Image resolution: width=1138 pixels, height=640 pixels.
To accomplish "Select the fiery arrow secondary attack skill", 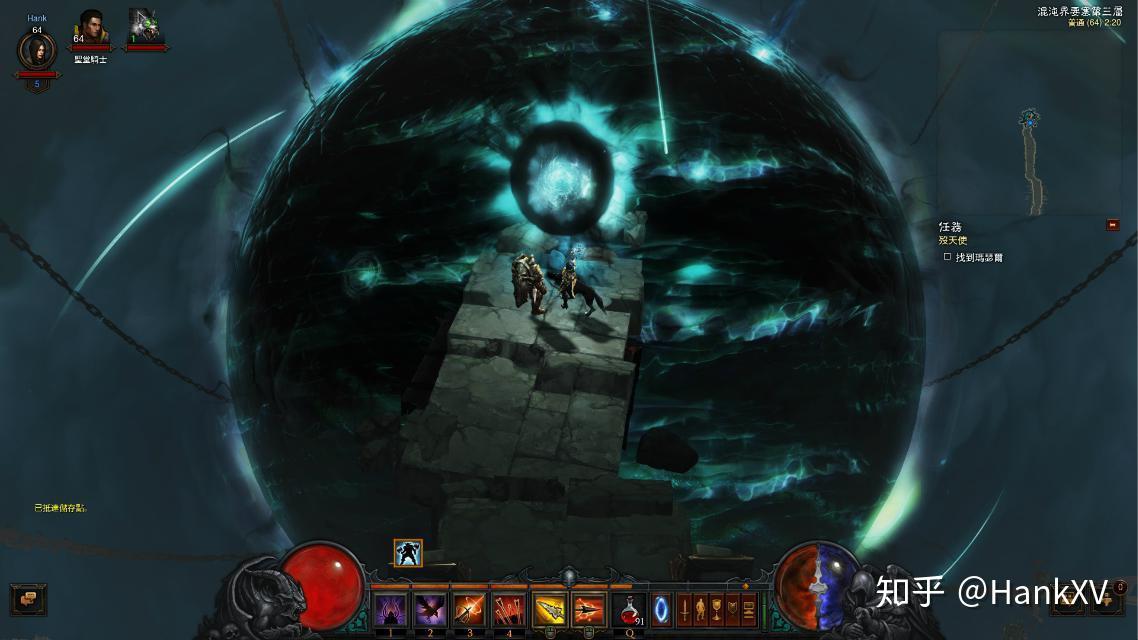I will point(589,609).
